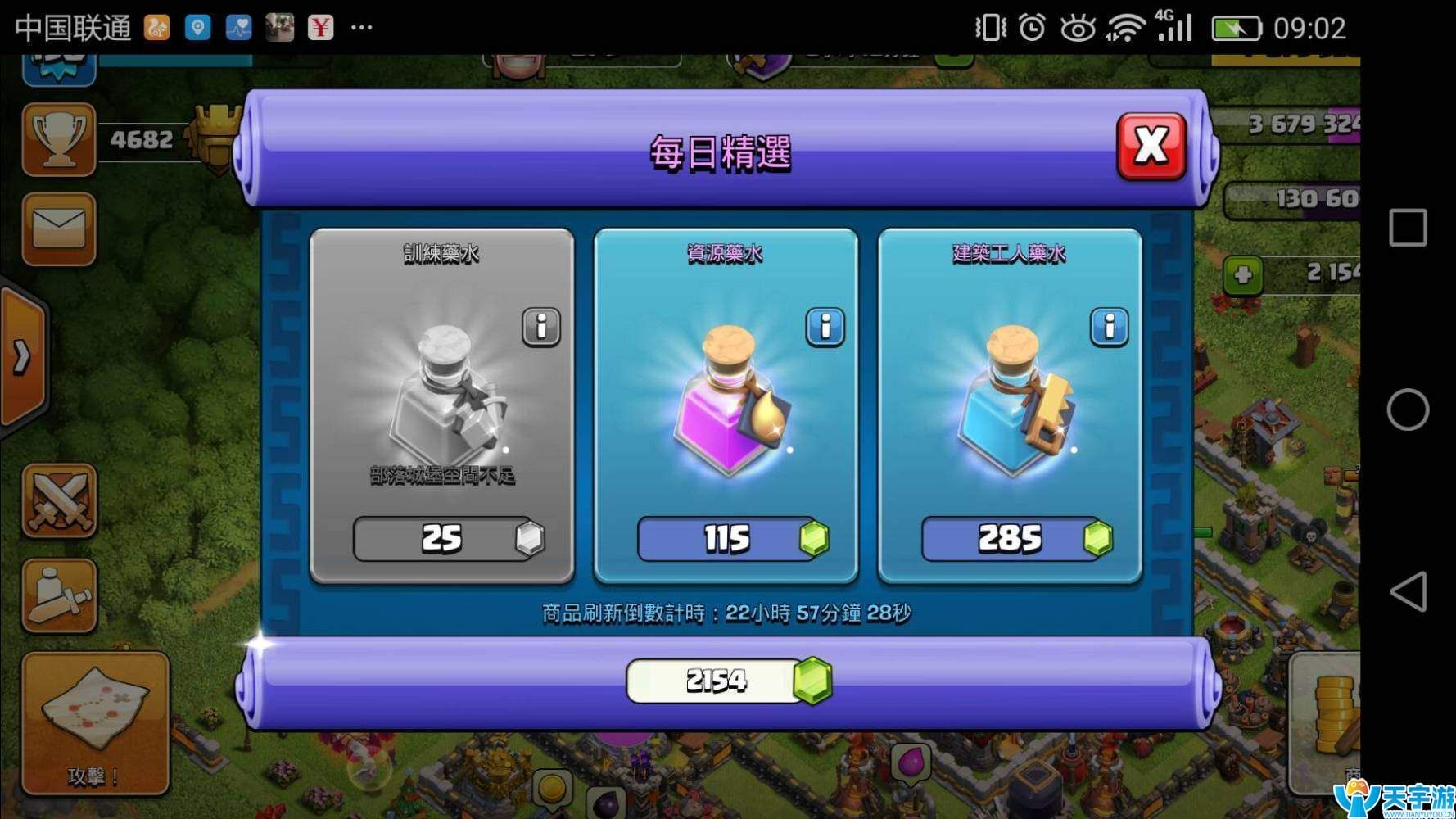Close the 每日精選 daily deals window
The image size is (1456, 819).
tap(1151, 146)
